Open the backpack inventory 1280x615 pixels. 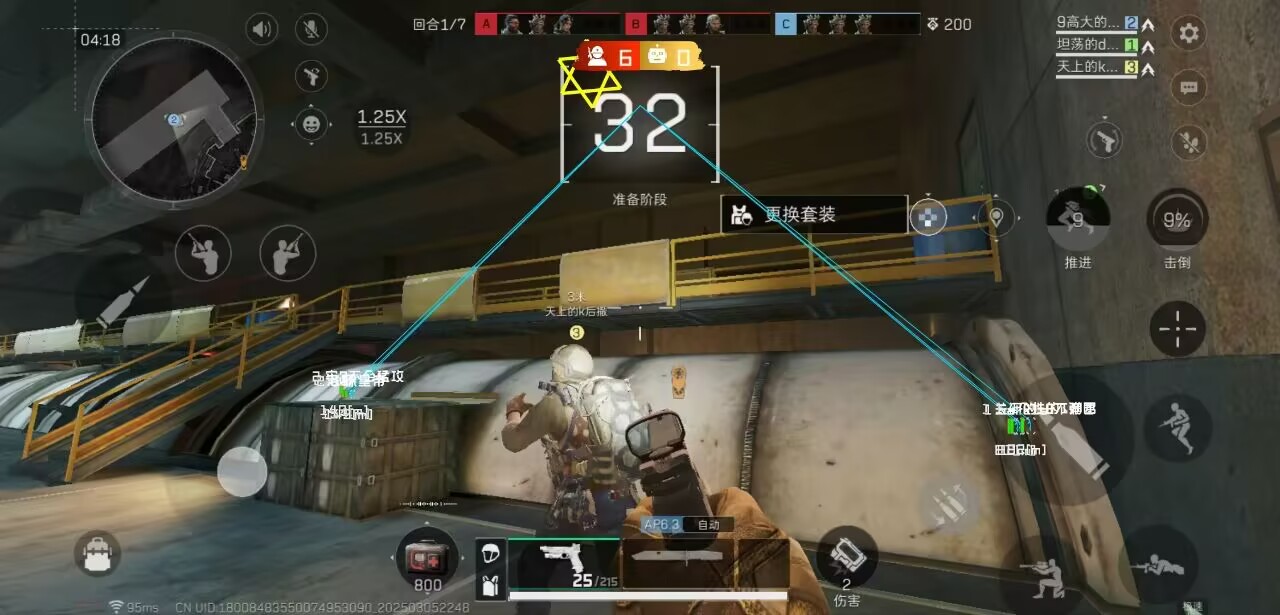point(97,553)
